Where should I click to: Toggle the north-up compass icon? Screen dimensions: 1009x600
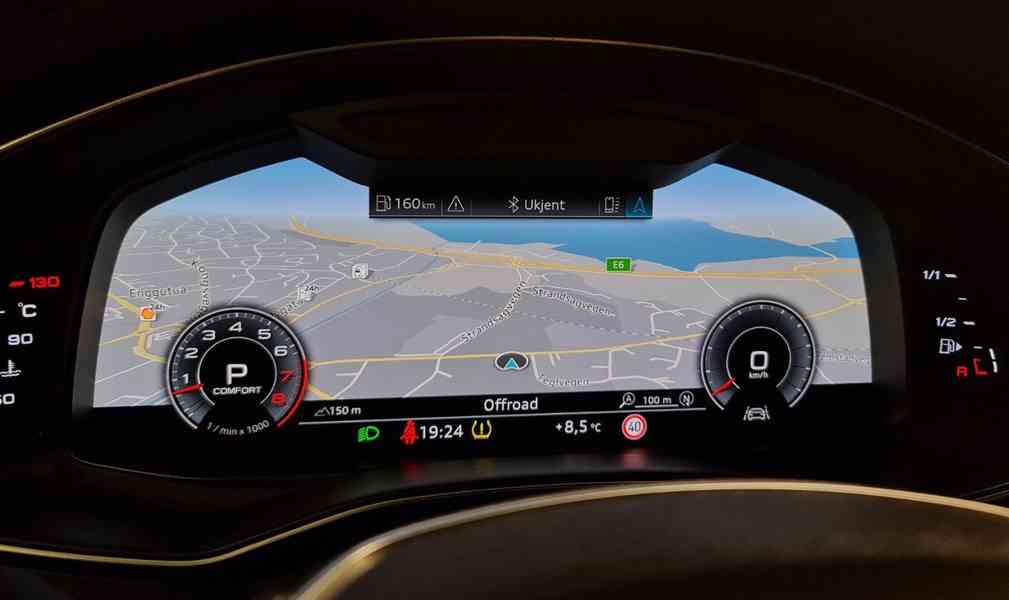point(686,400)
